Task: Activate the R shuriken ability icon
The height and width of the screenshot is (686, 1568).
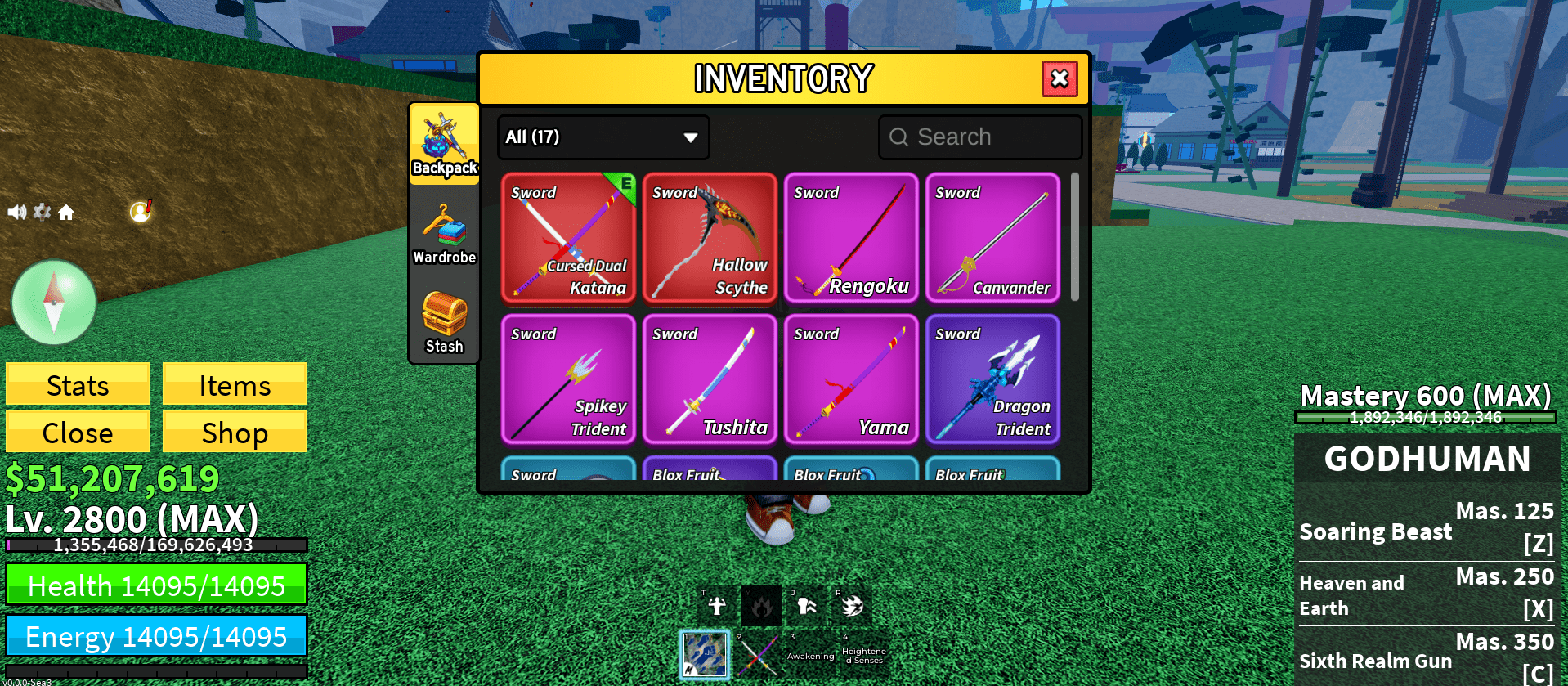Action: (x=852, y=605)
